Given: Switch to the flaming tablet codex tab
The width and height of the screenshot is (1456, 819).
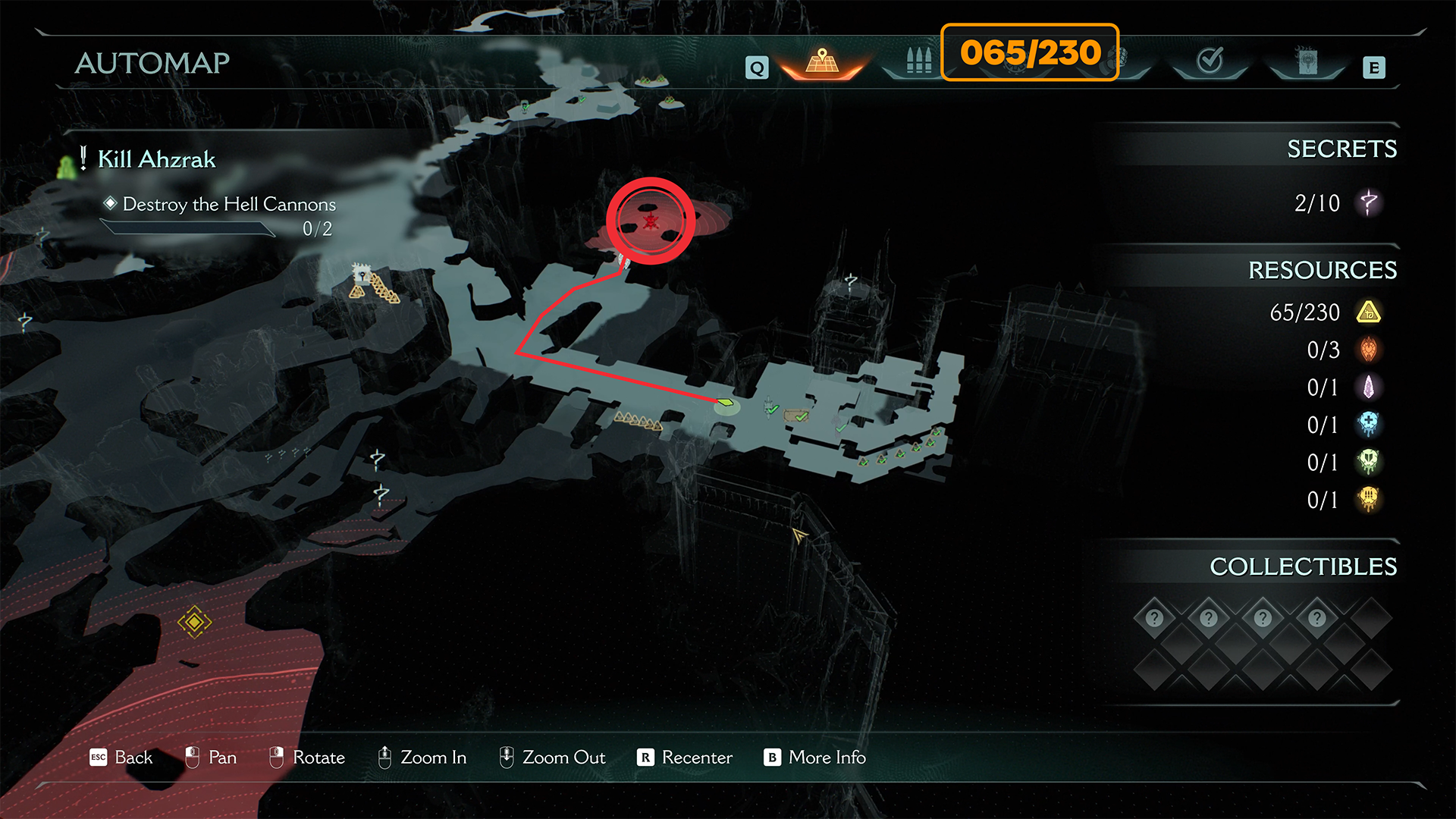Looking at the screenshot, I should click(1307, 61).
